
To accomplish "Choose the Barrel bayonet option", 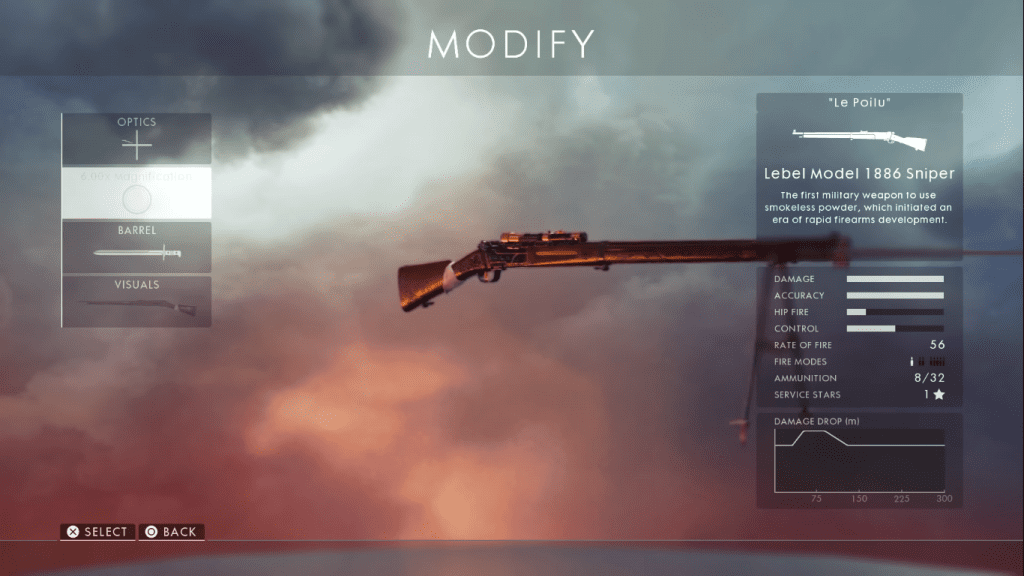I will (137, 247).
